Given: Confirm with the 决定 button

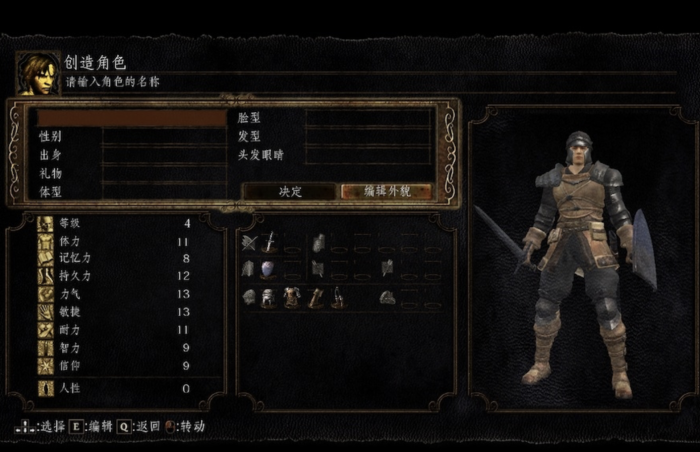Looking at the screenshot, I should (x=290, y=191).
